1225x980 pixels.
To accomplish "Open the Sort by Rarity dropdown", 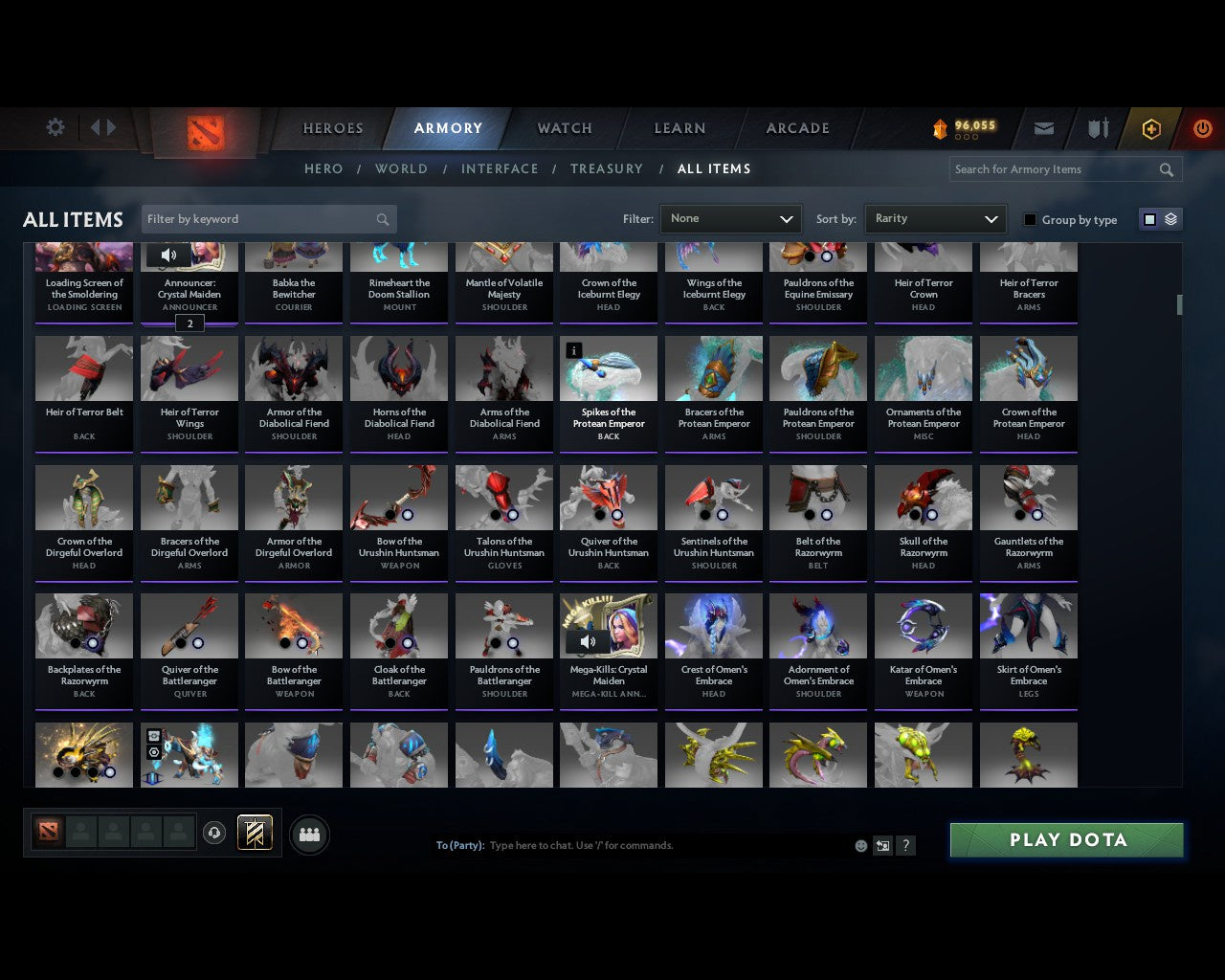I will [935, 218].
